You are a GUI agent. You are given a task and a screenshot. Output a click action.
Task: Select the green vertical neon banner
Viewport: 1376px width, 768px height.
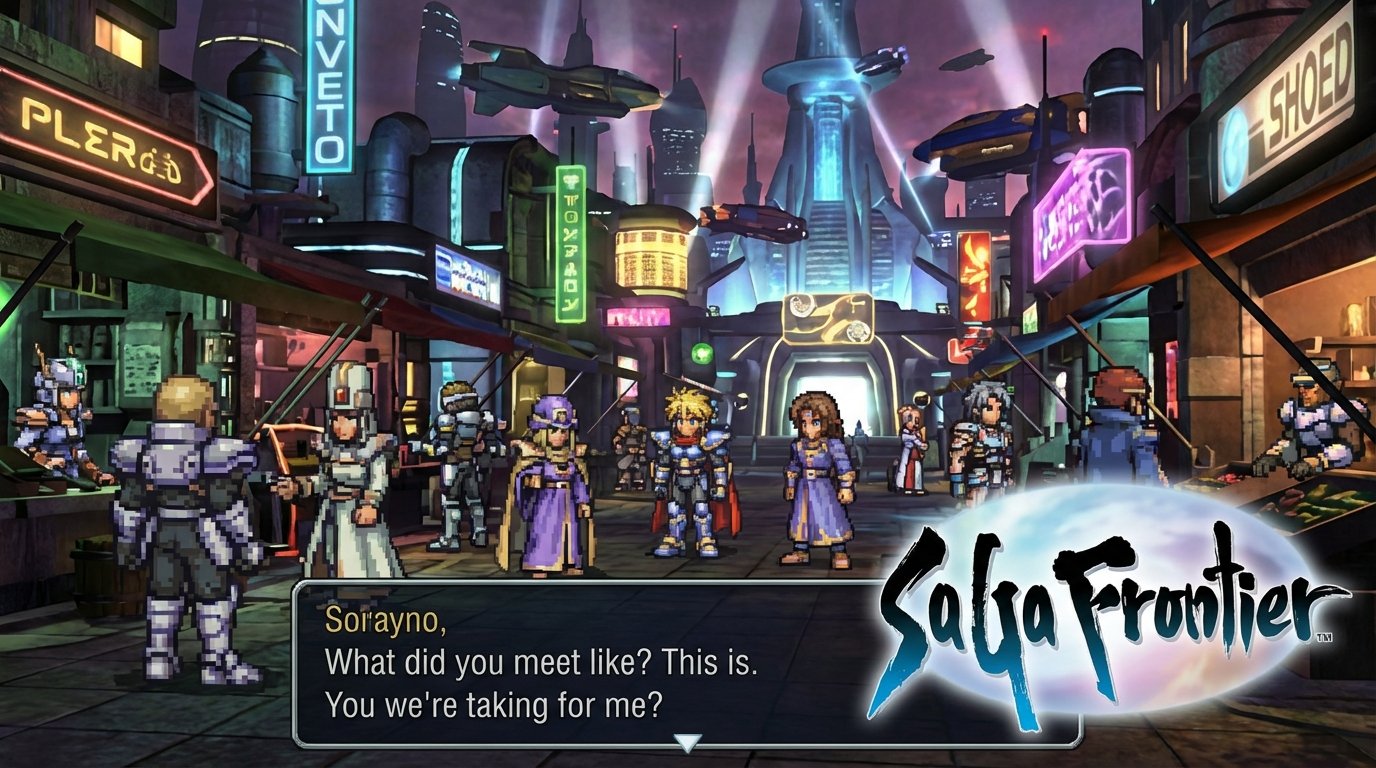[566, 240]
